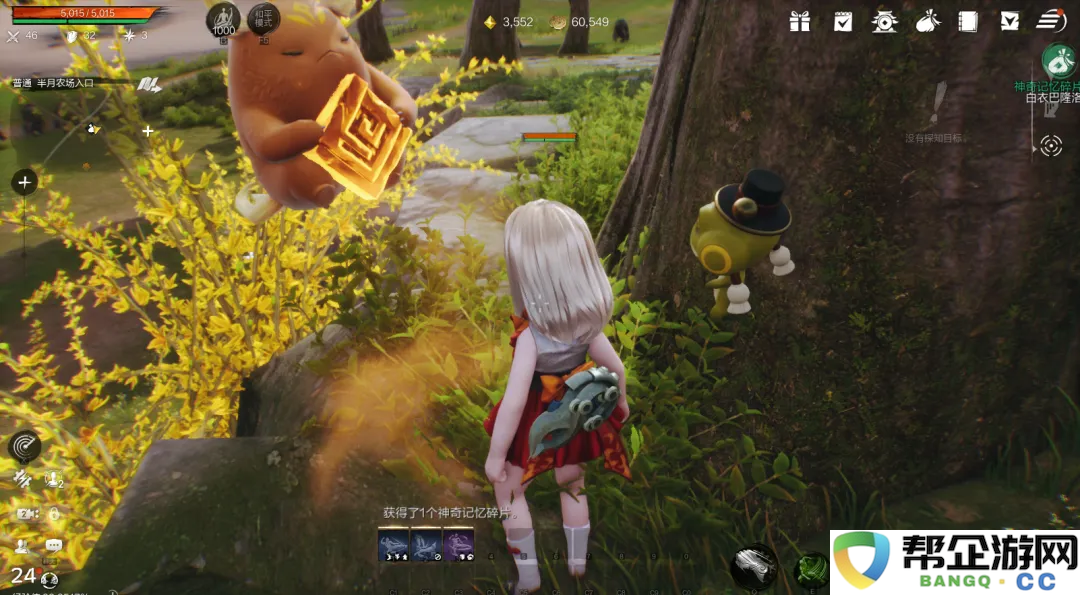Activate the radar scan icon

[24, 446]
